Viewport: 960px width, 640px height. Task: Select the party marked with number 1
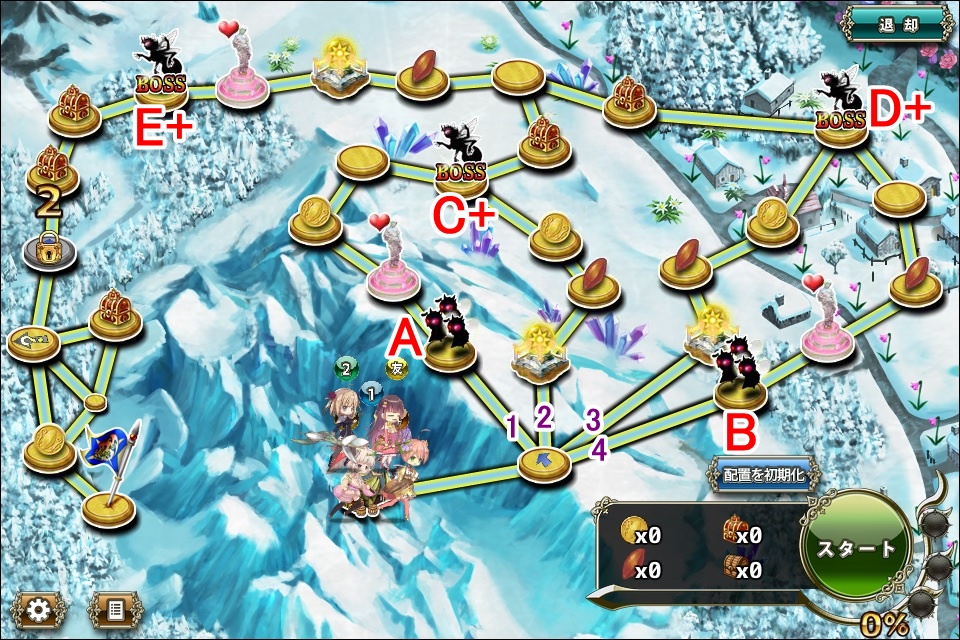coord(370,392)
